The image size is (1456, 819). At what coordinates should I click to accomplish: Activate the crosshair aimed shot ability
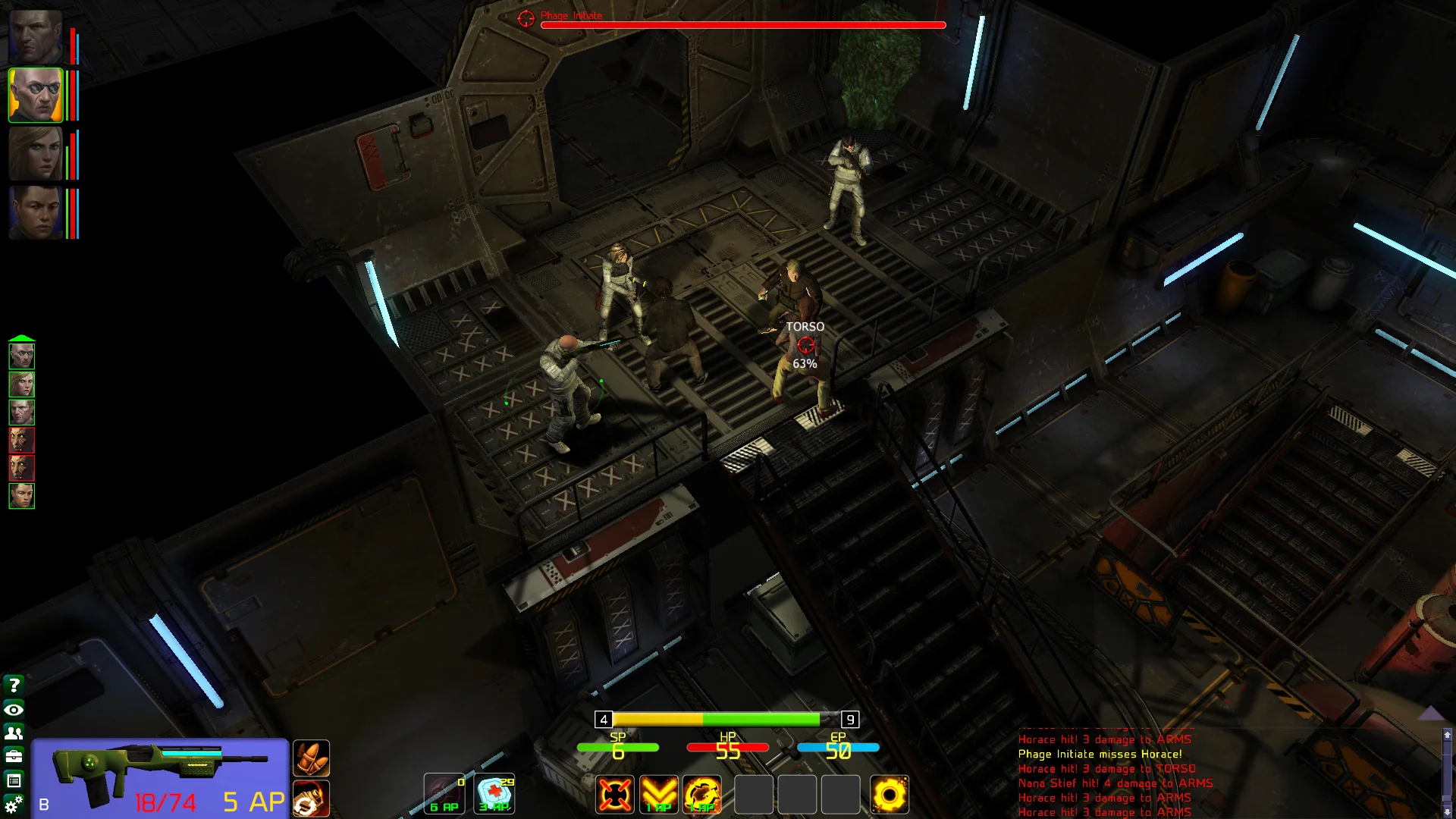click(x=614, y=795)
